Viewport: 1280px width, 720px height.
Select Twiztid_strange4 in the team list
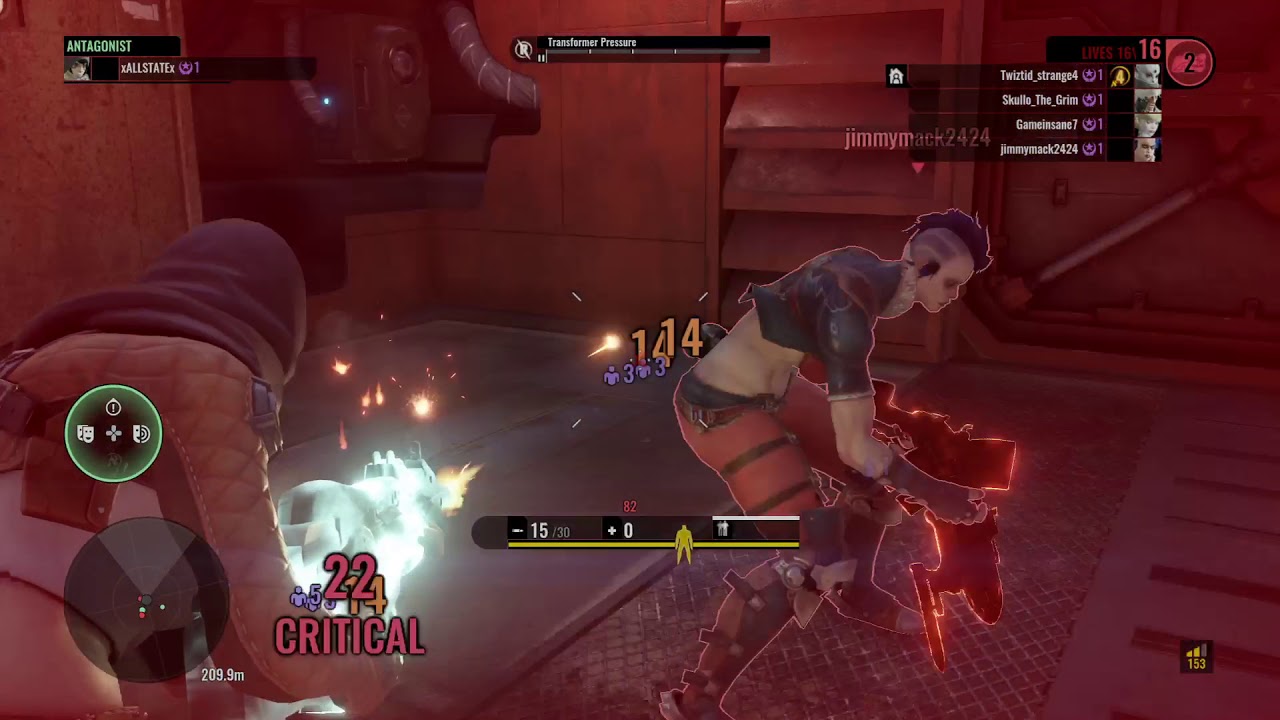(1038, 76)
